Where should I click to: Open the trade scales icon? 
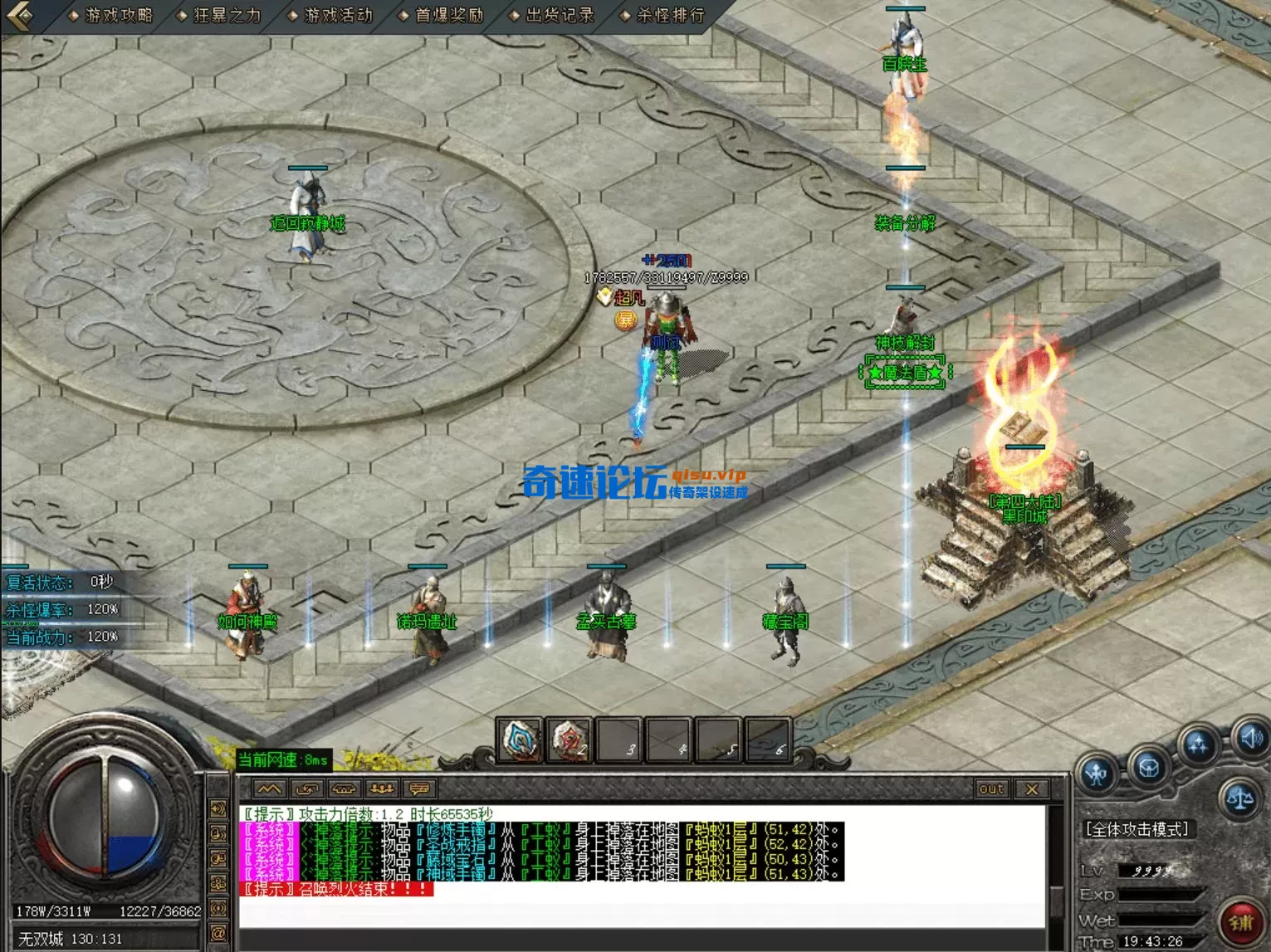1240,798
